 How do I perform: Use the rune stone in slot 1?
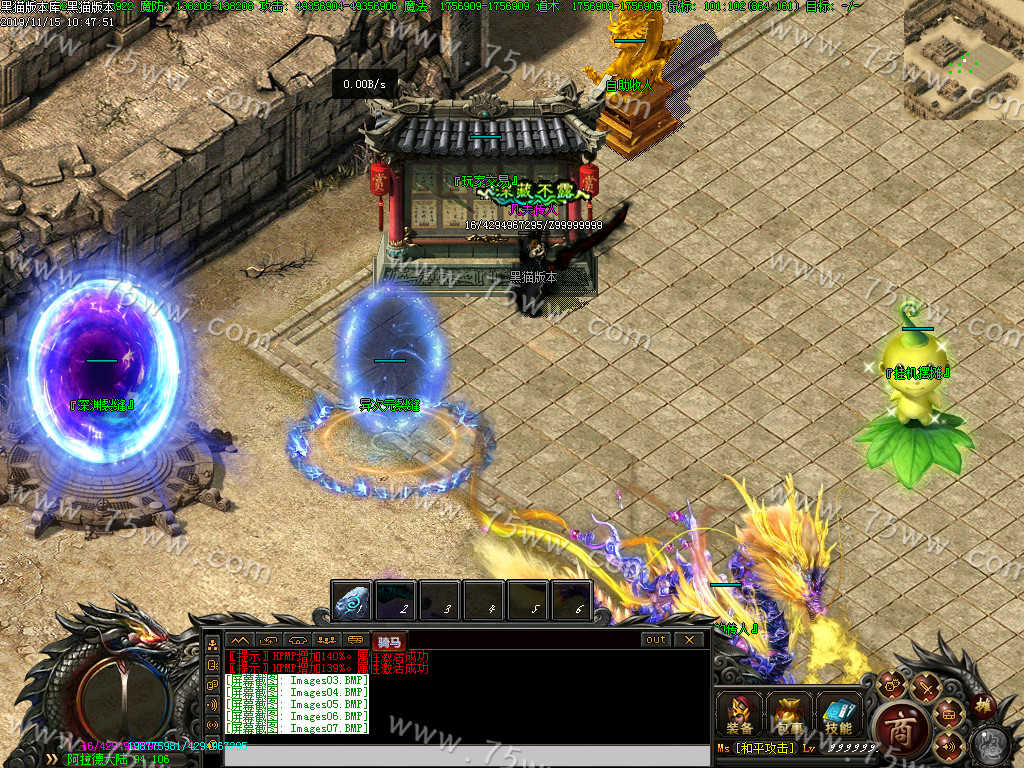352,601
